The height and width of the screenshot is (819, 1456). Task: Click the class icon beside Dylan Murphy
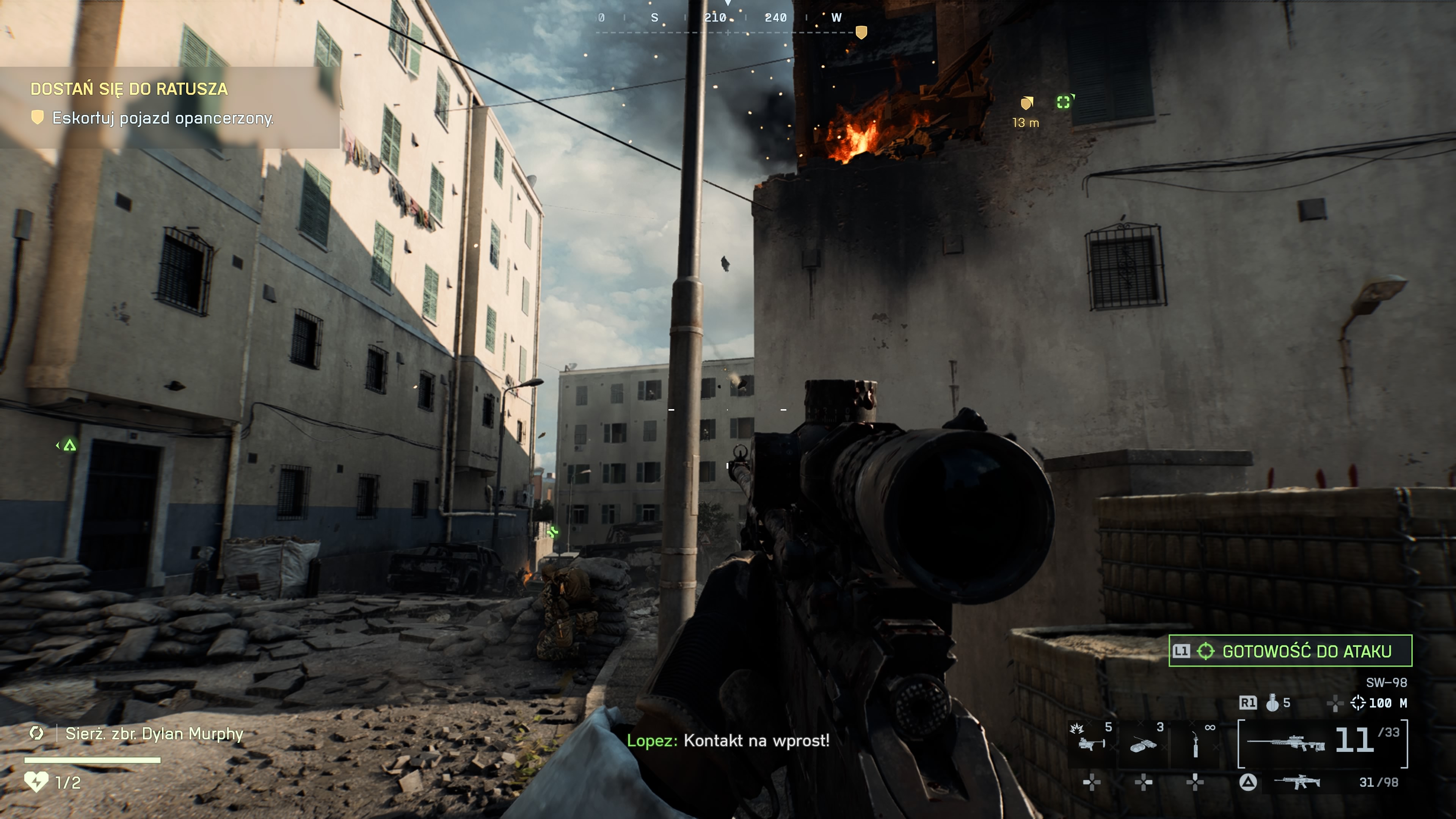(x=37, y=734)
